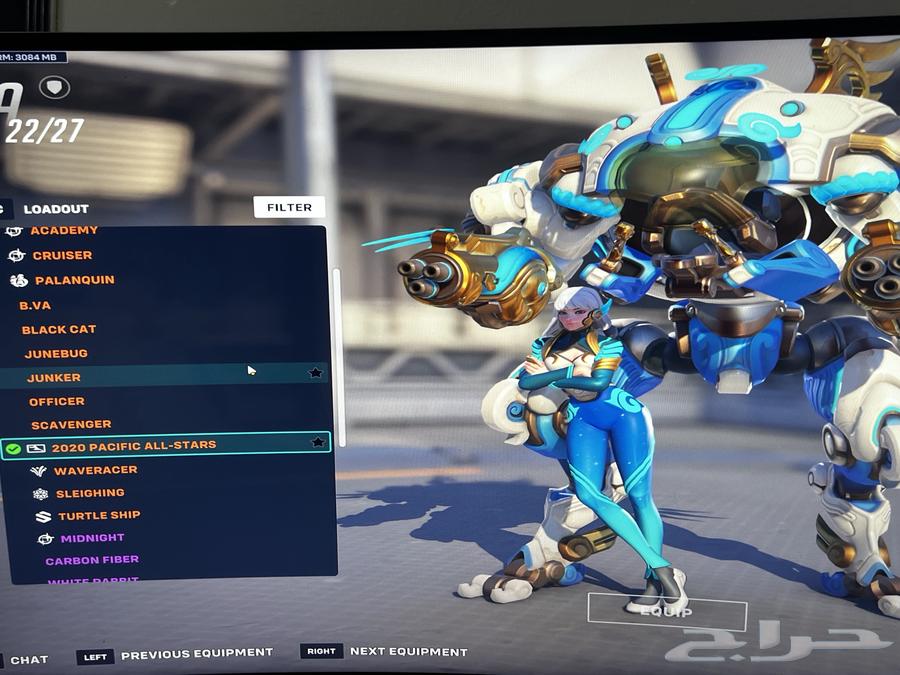The height and width of the screenshot is (675, 900).
Task: Pick the Officer skin
Action: pyautogui.click(x=57, y=401)
